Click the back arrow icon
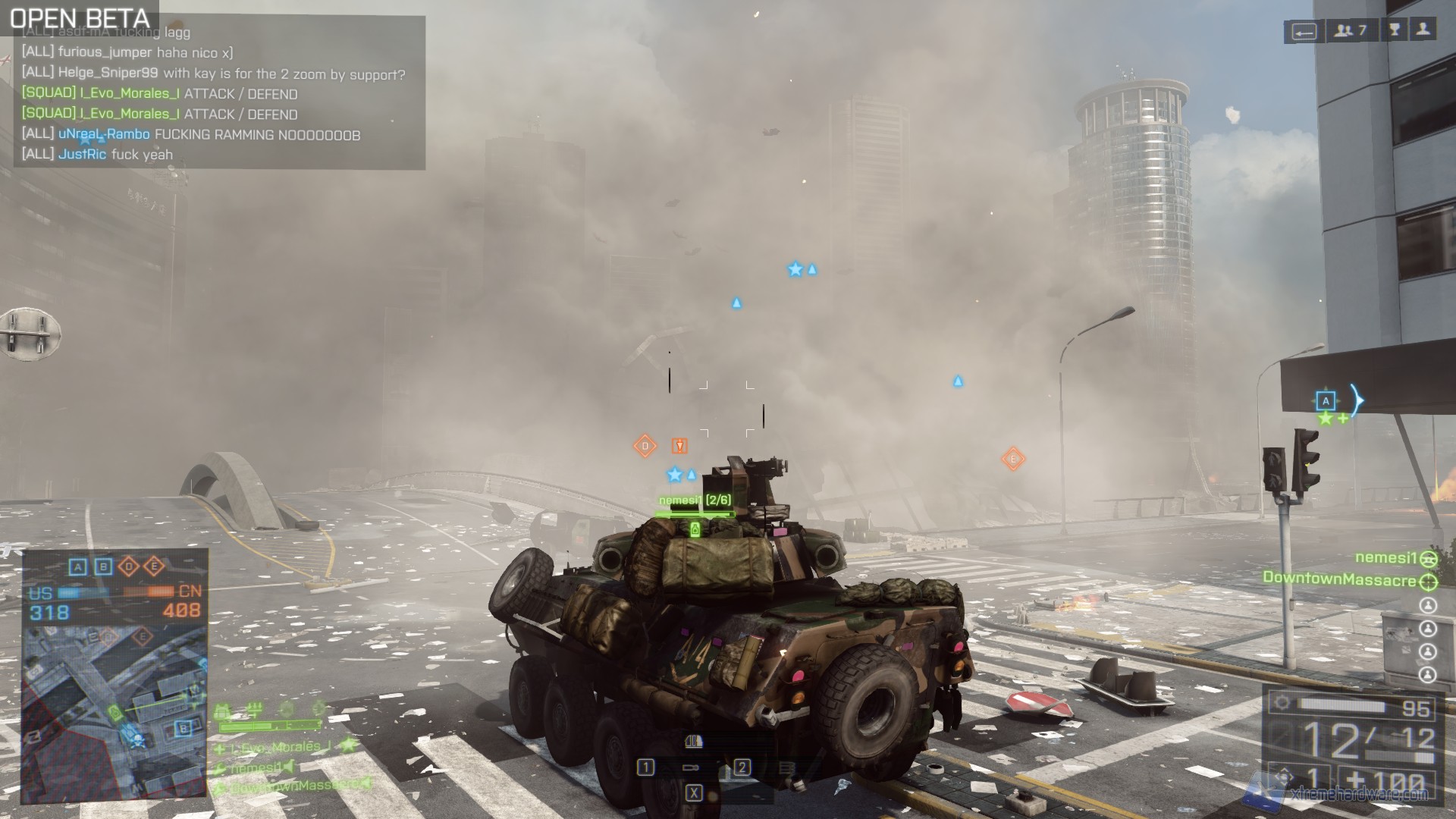The image size is (1456, 819). 1304,31
